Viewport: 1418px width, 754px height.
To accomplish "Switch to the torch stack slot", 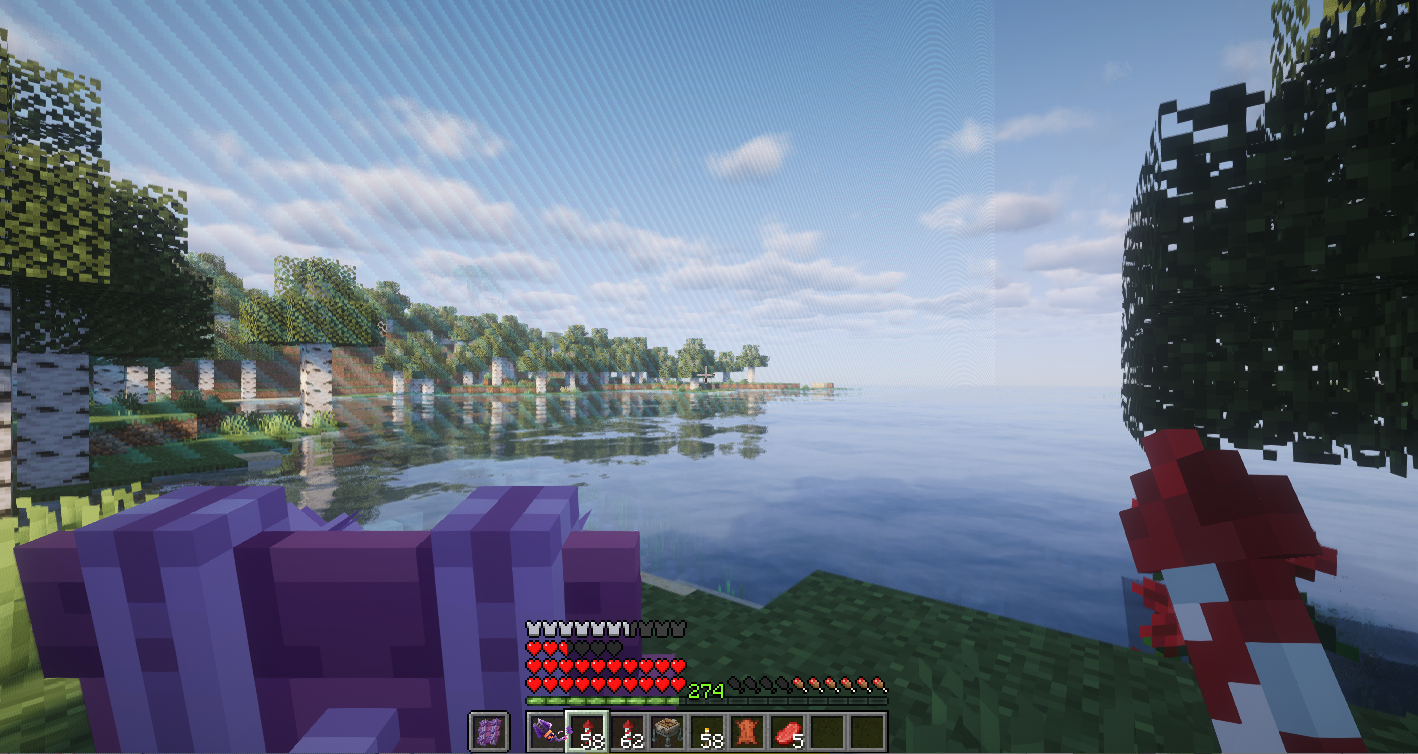I will (706, 731).
